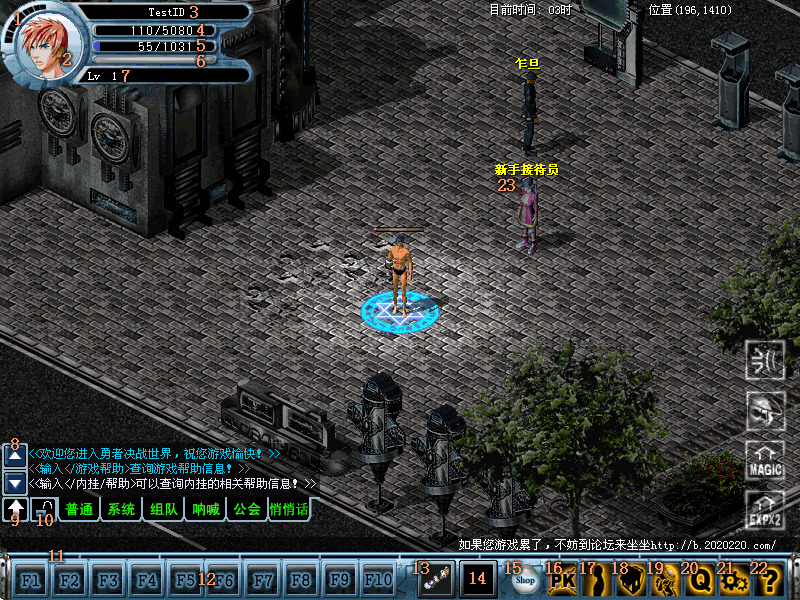Click the gear settings icon

735,580
